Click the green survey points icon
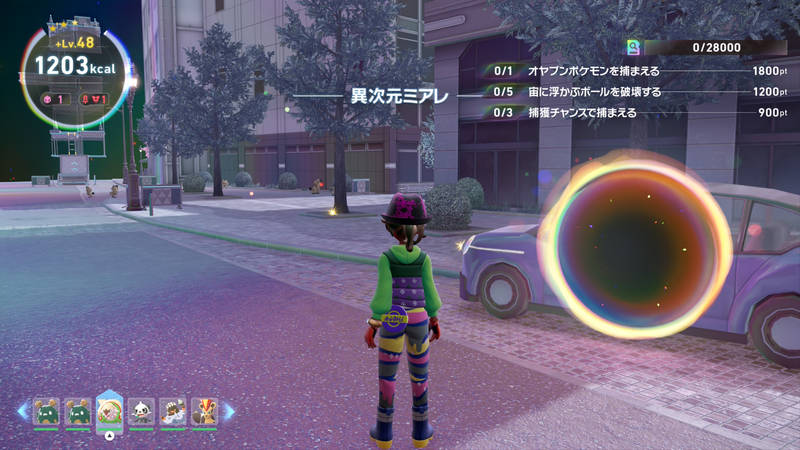Viewport: 800px width, 450px height. click(x=632, y=47)
